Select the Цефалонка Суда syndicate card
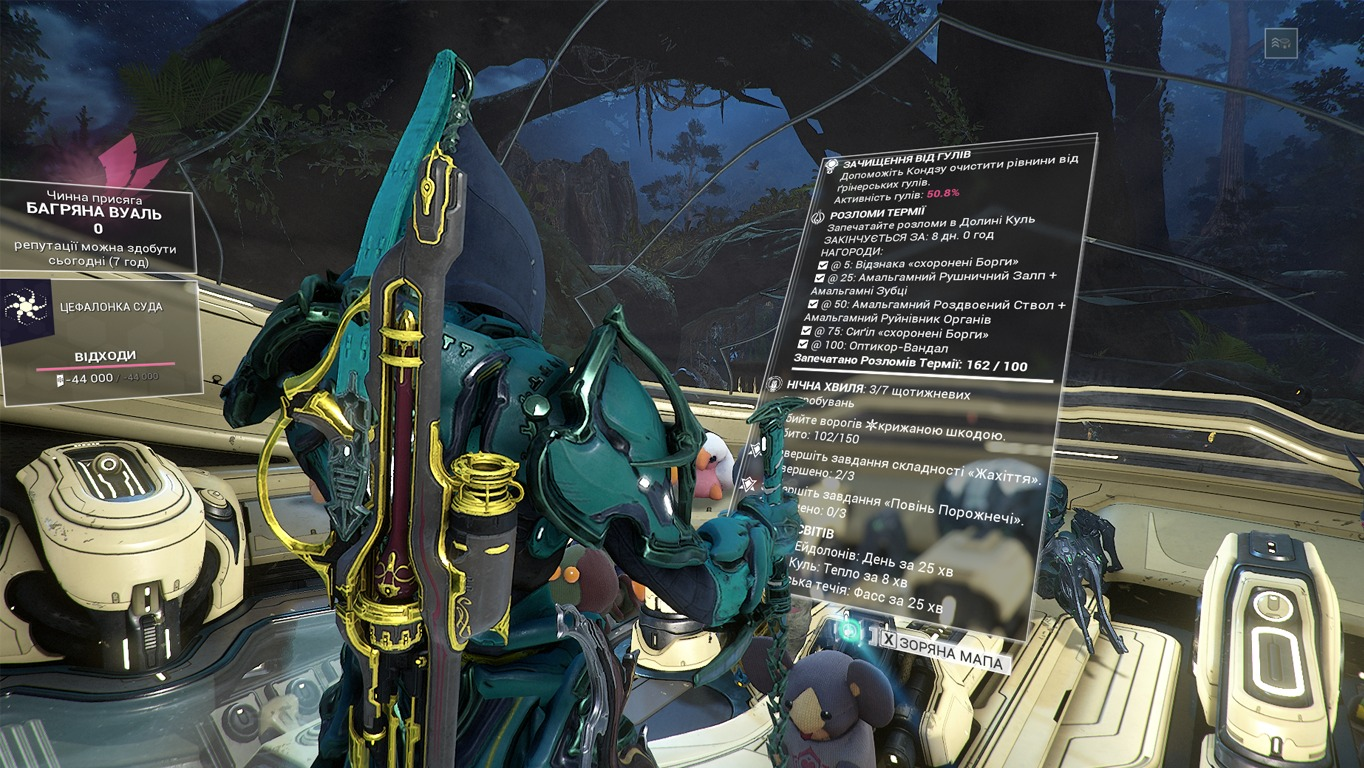This screenshot has height=768, width=1364. [98, 338]
